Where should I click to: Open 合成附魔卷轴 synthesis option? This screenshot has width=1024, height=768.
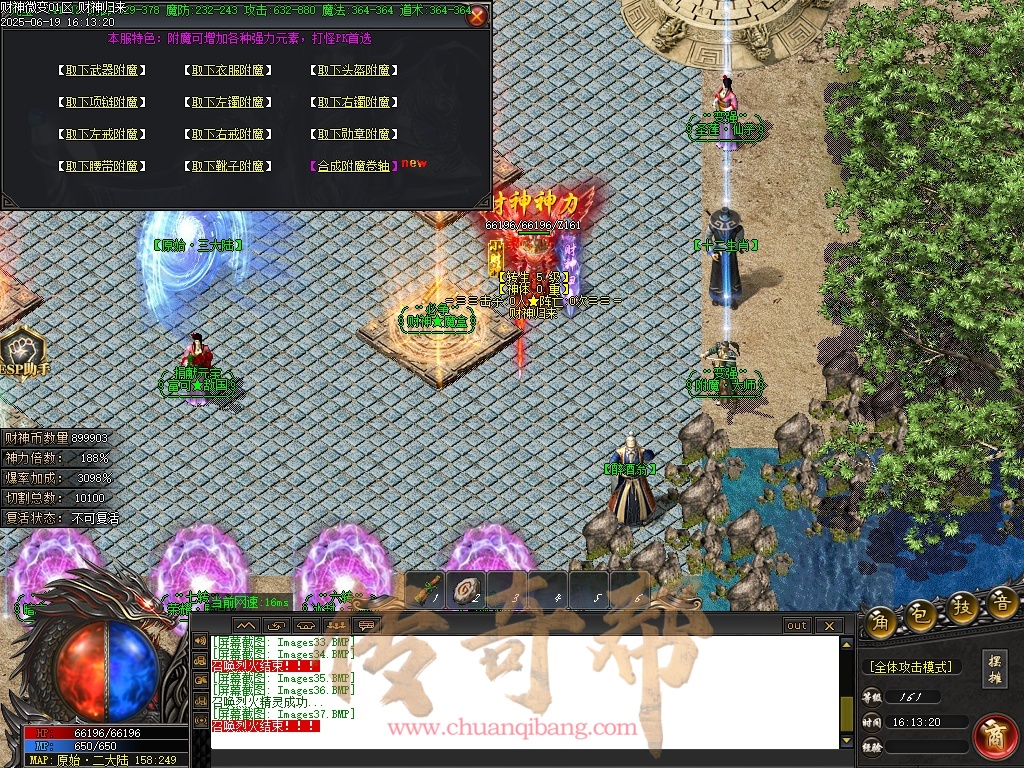(354, 166)
